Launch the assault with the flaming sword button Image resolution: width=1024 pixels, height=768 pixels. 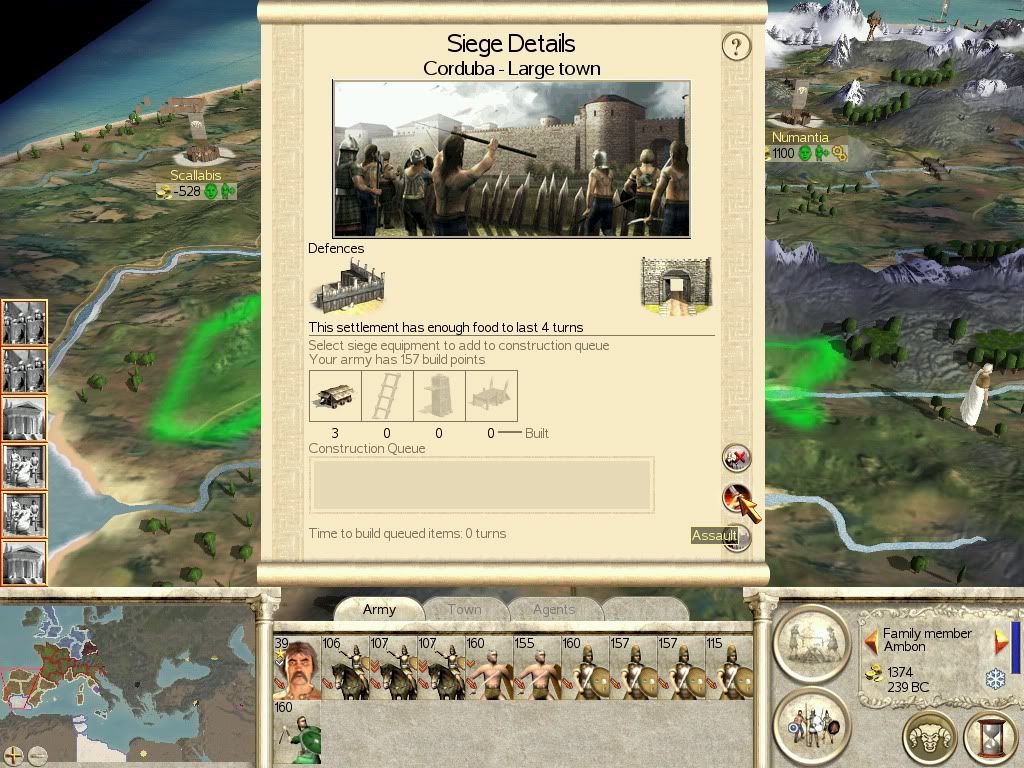737,497
